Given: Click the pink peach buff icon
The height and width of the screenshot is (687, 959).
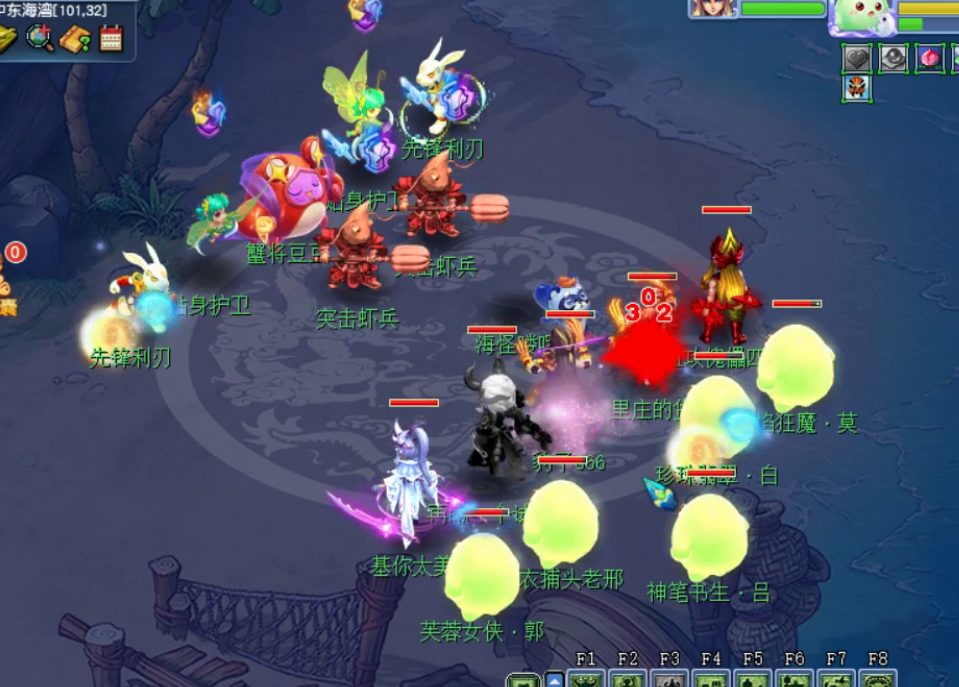Looking at the screenshot, I should pyautogui.click(x=929, y=58).
